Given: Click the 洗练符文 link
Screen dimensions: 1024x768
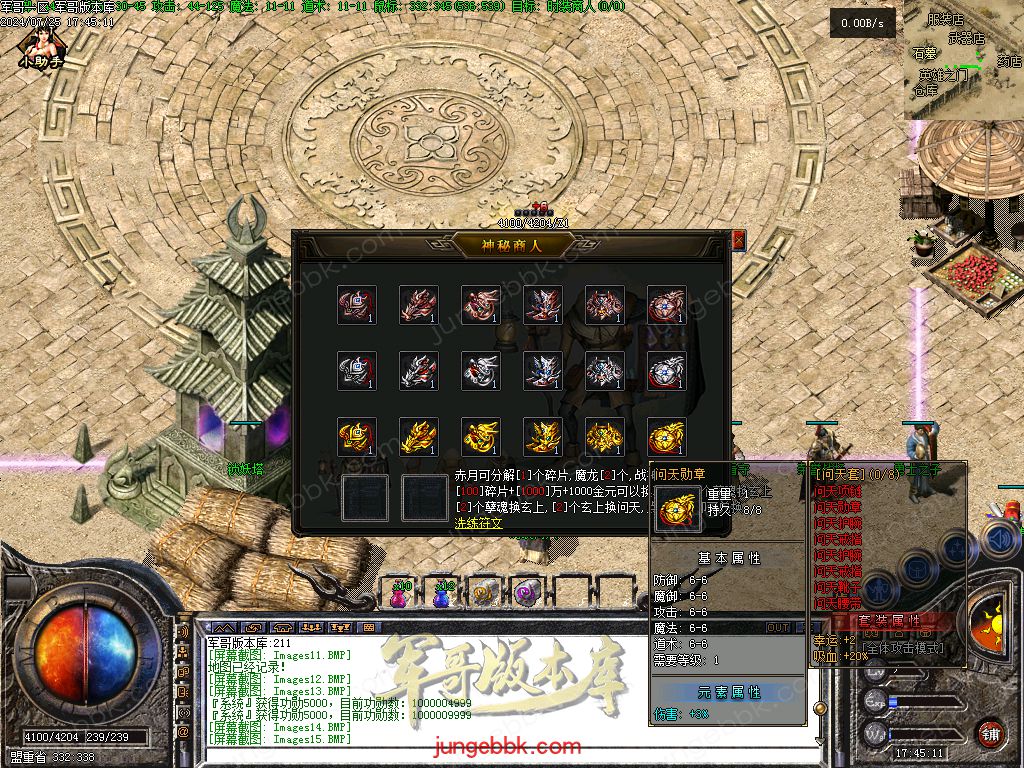Looking at the screenshot, I should [x=479, y=523].
